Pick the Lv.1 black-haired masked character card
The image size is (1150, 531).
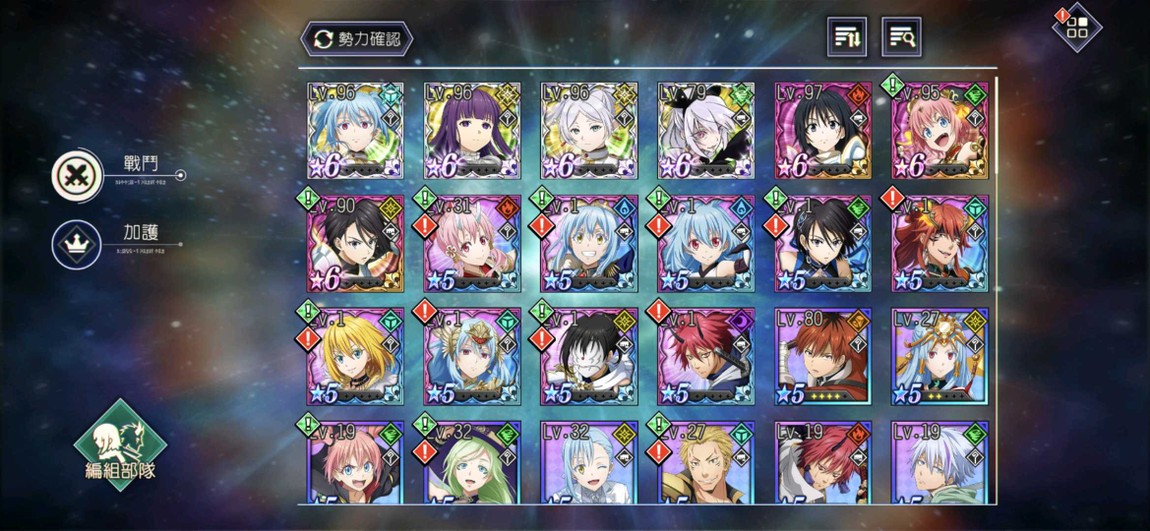[588, 355]
